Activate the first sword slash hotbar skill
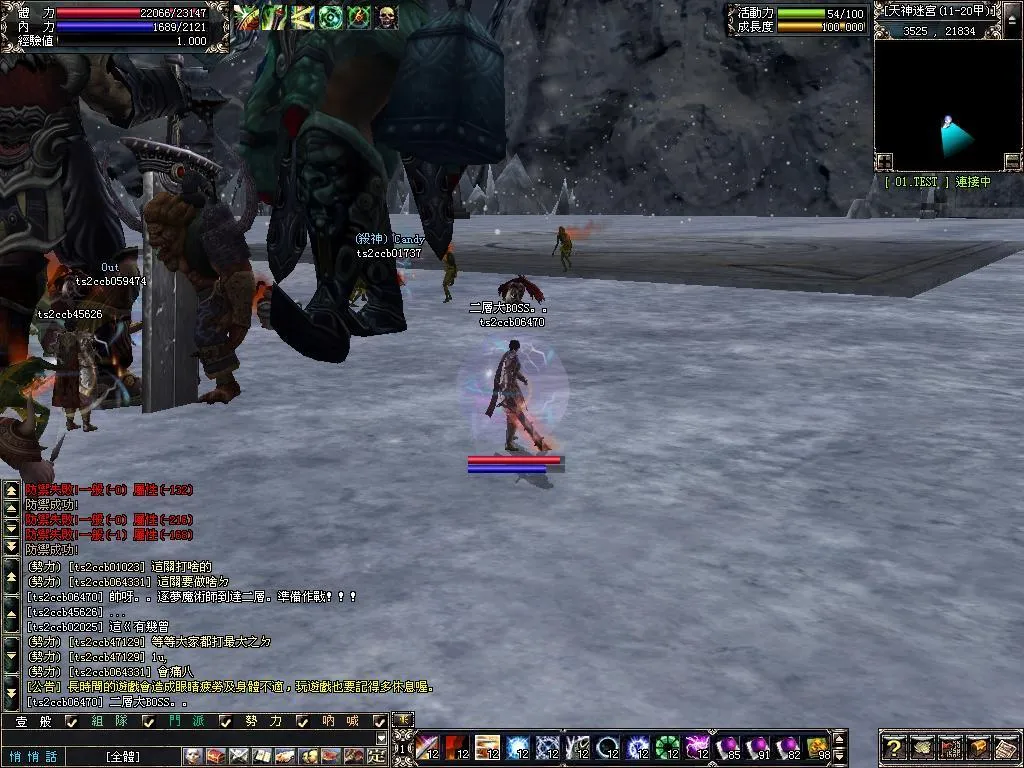The image size is (1024, 768). [427, 747]
